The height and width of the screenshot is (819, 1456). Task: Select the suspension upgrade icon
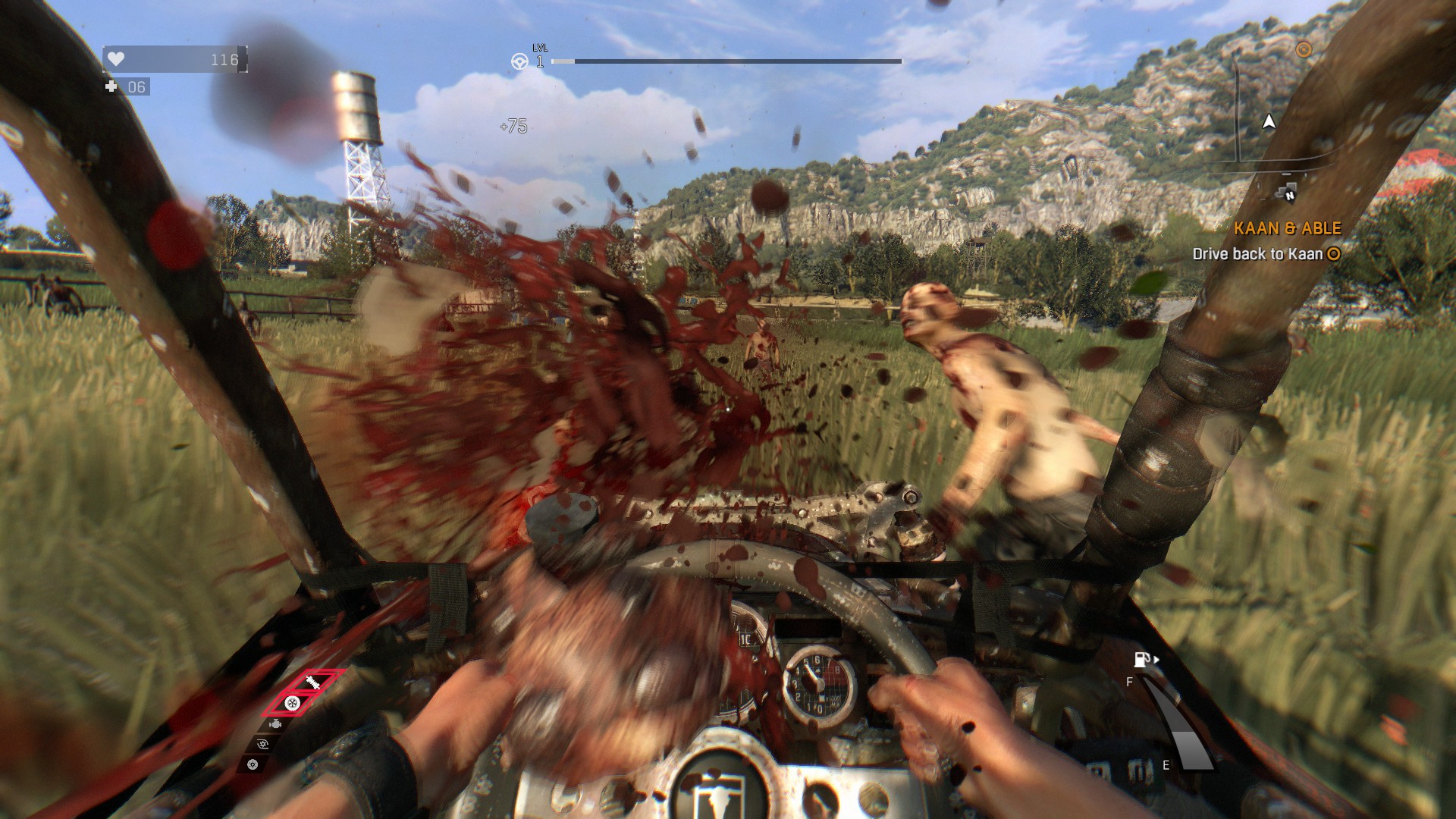pyautogui.click(x=312, y=682)
